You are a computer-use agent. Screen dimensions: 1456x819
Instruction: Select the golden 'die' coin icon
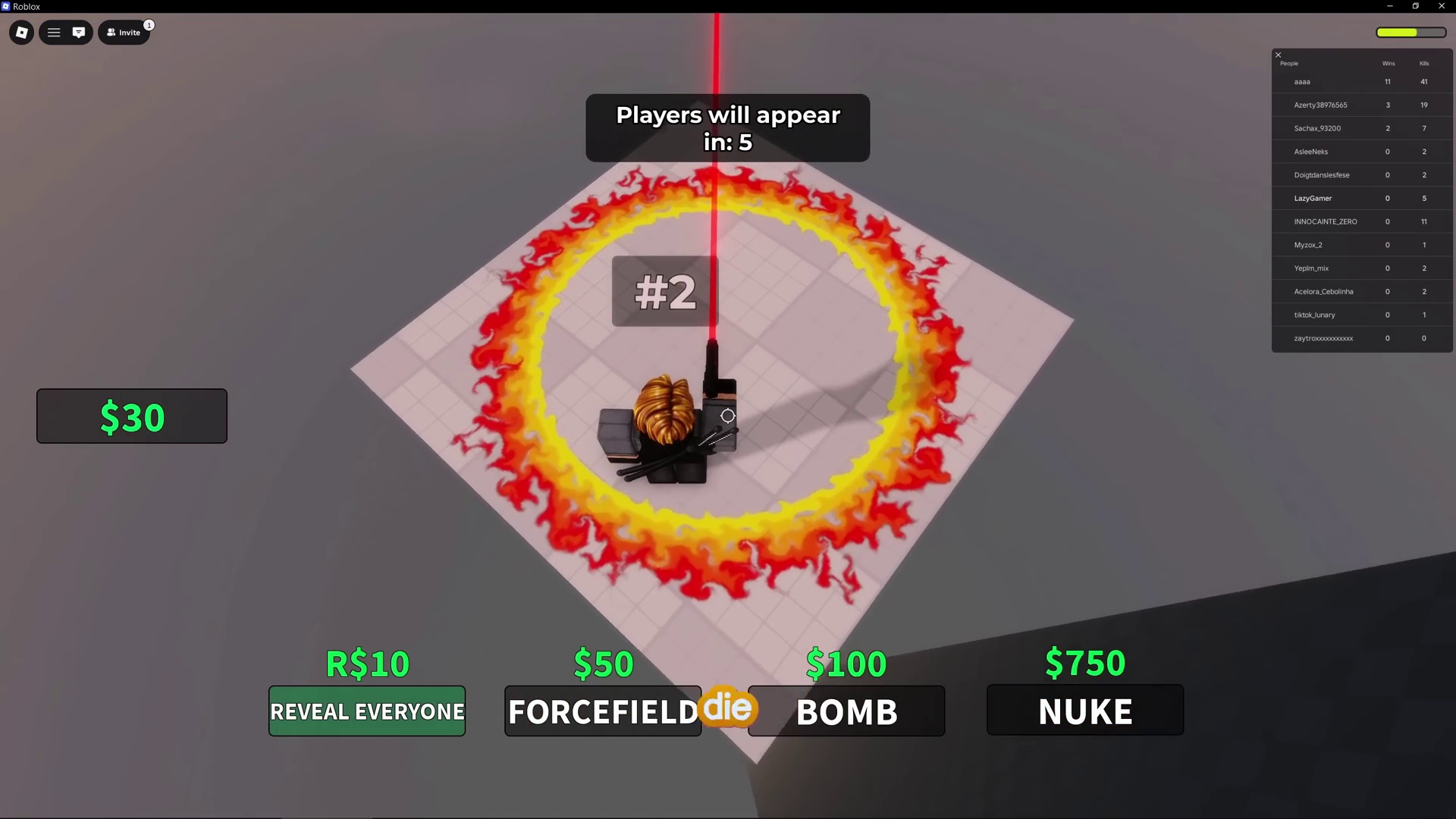[727, 708]
